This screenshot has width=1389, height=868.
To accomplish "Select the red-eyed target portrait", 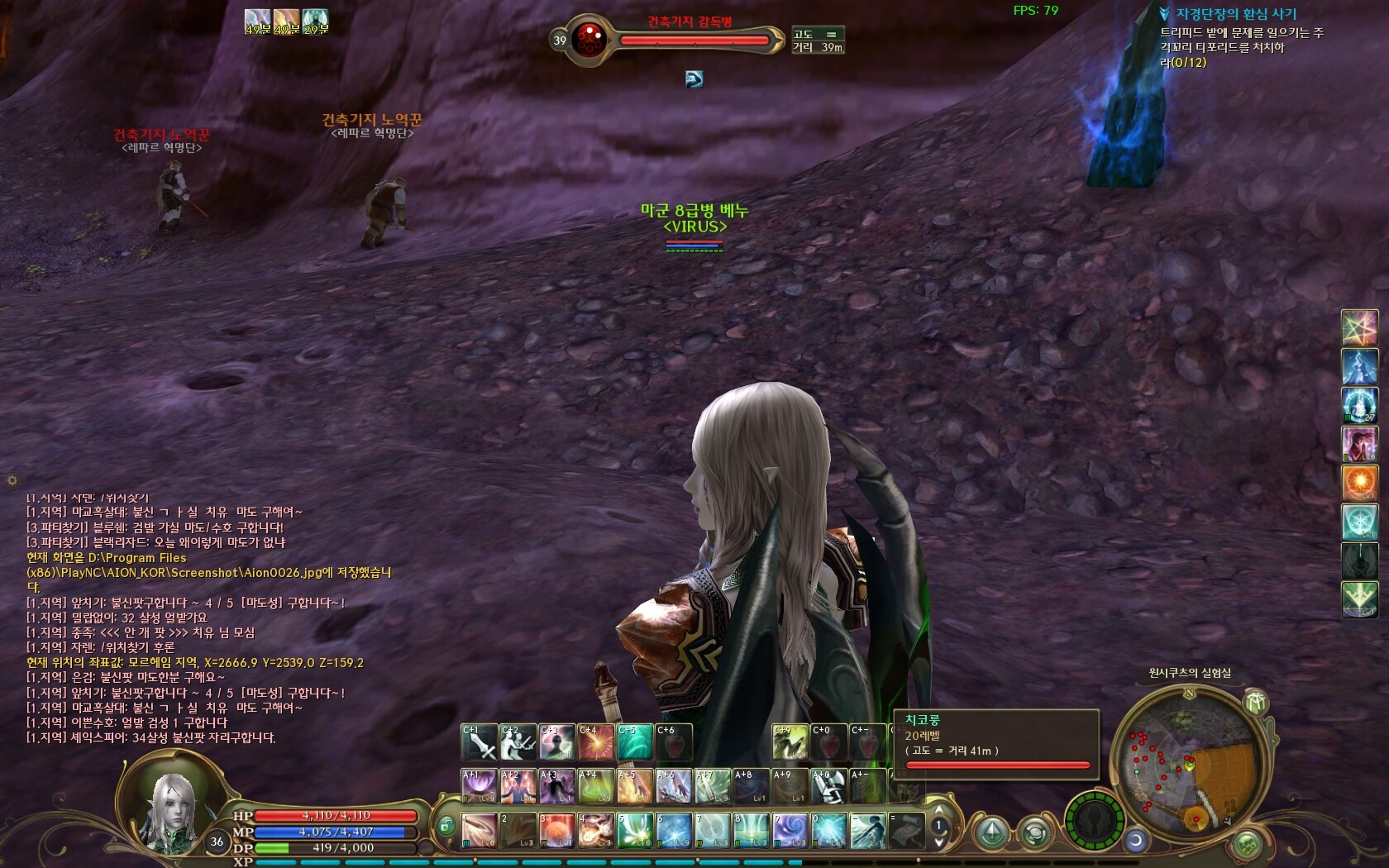I will click(589, 37).
